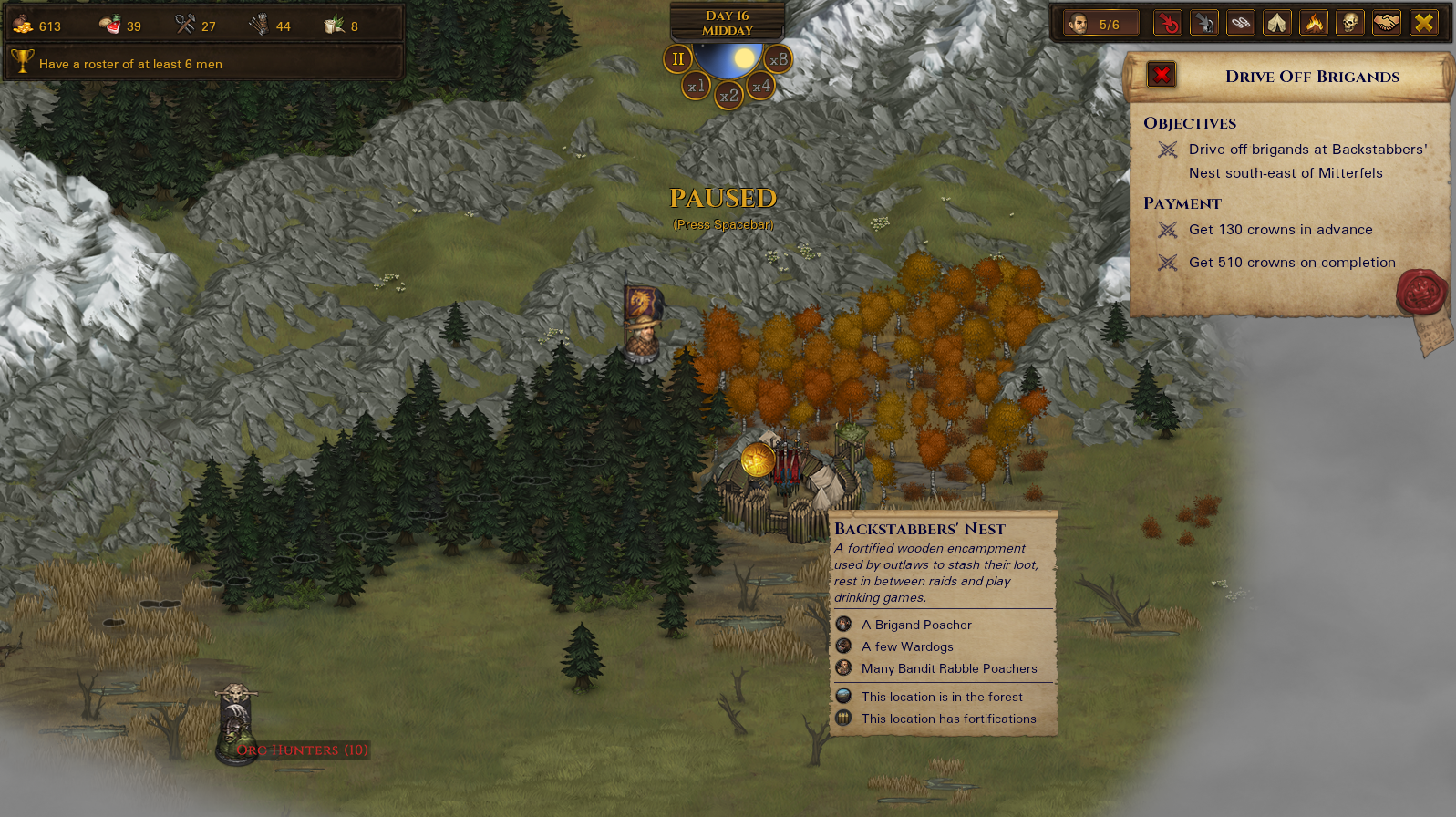Open the obituary with the skull icon
Image resolution: width=1456 pixels, height=817 pixels.
point(1350,22)
